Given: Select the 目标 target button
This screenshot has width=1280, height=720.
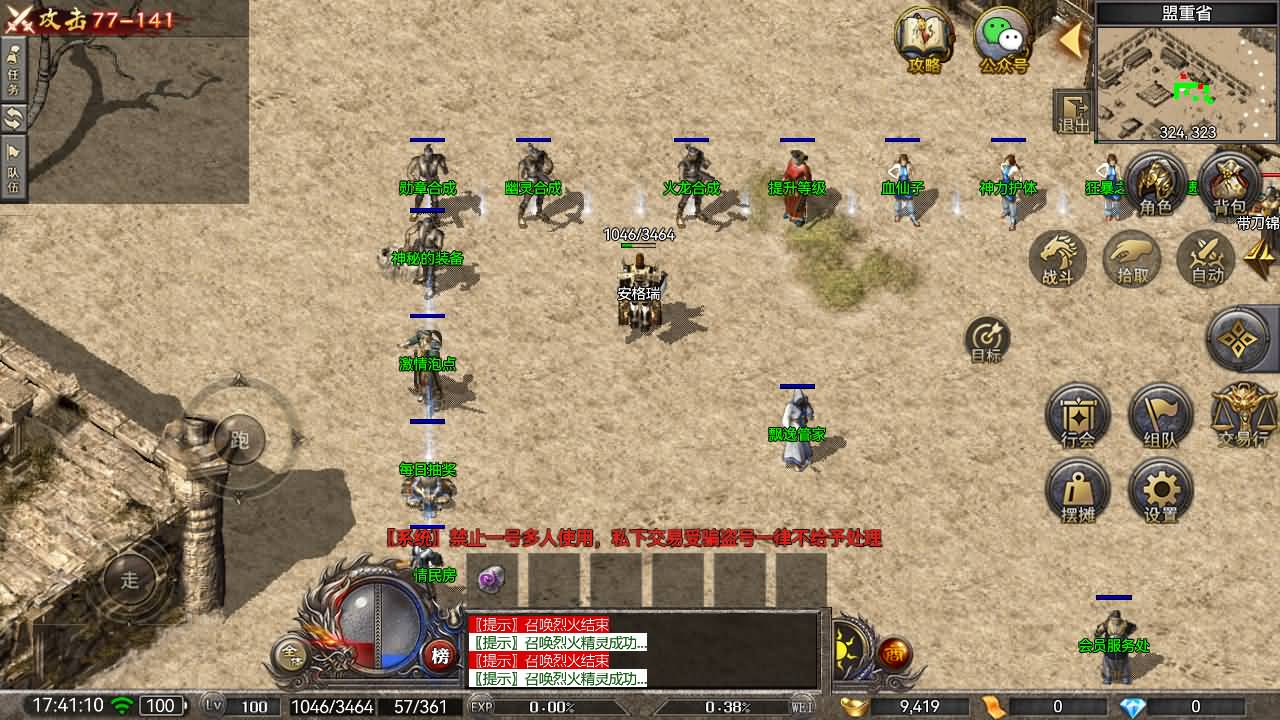Looking at the screenshot, I should (x=987, y=339).
